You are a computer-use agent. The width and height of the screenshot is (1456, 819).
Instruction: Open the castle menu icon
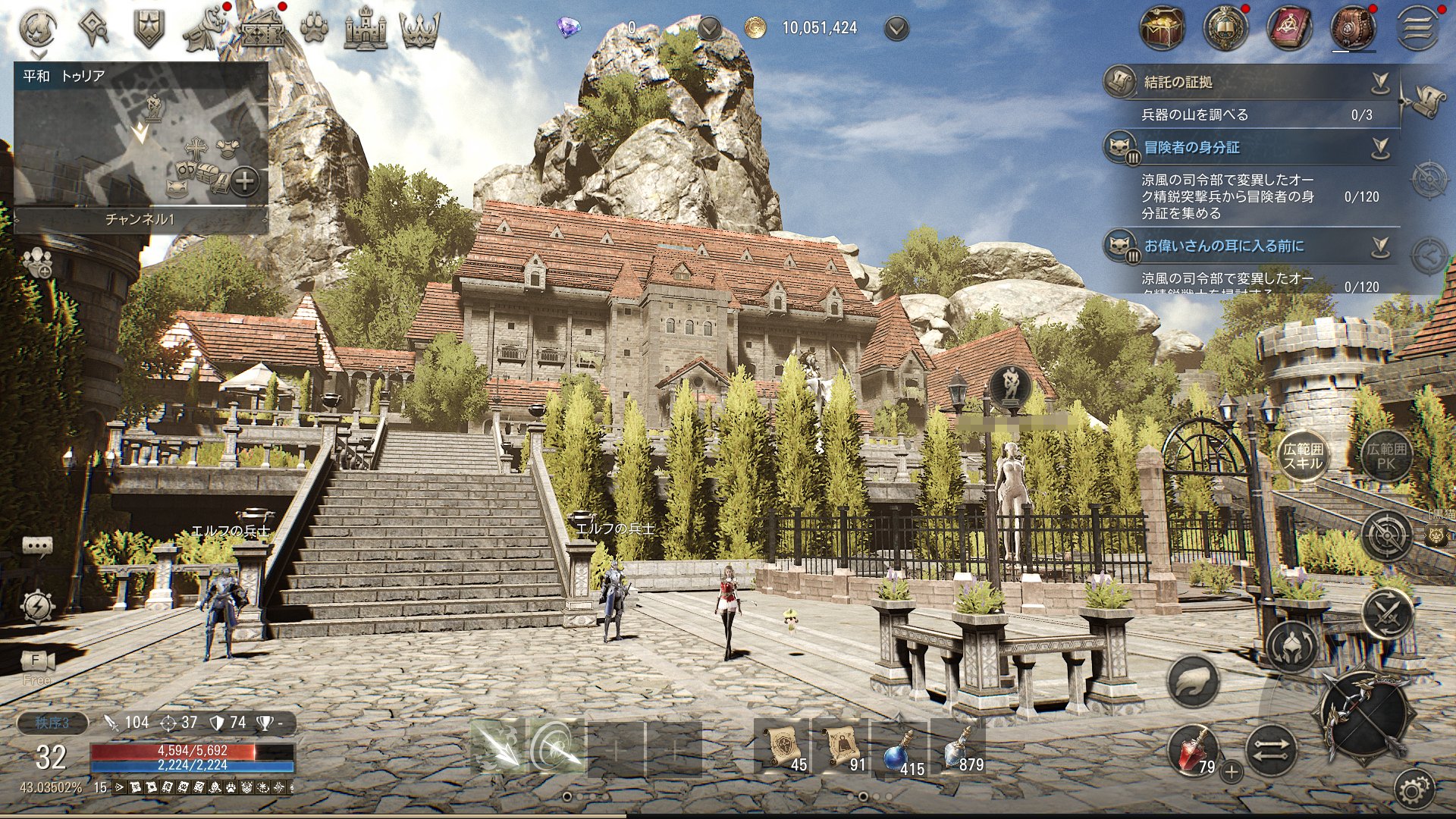[366, 30]
